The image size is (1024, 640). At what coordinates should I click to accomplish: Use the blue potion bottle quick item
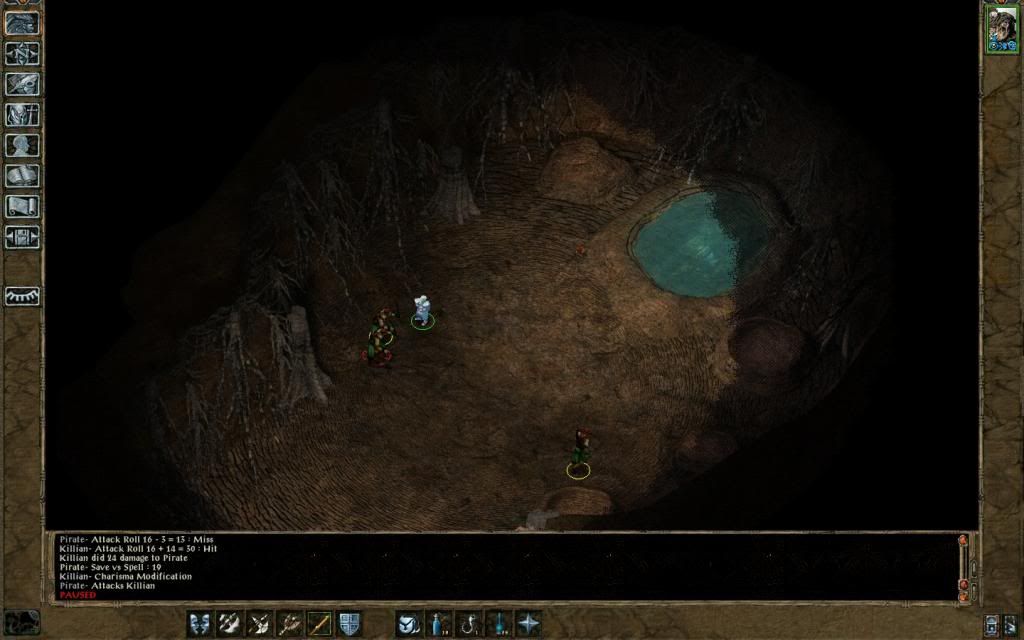(437, 622)
